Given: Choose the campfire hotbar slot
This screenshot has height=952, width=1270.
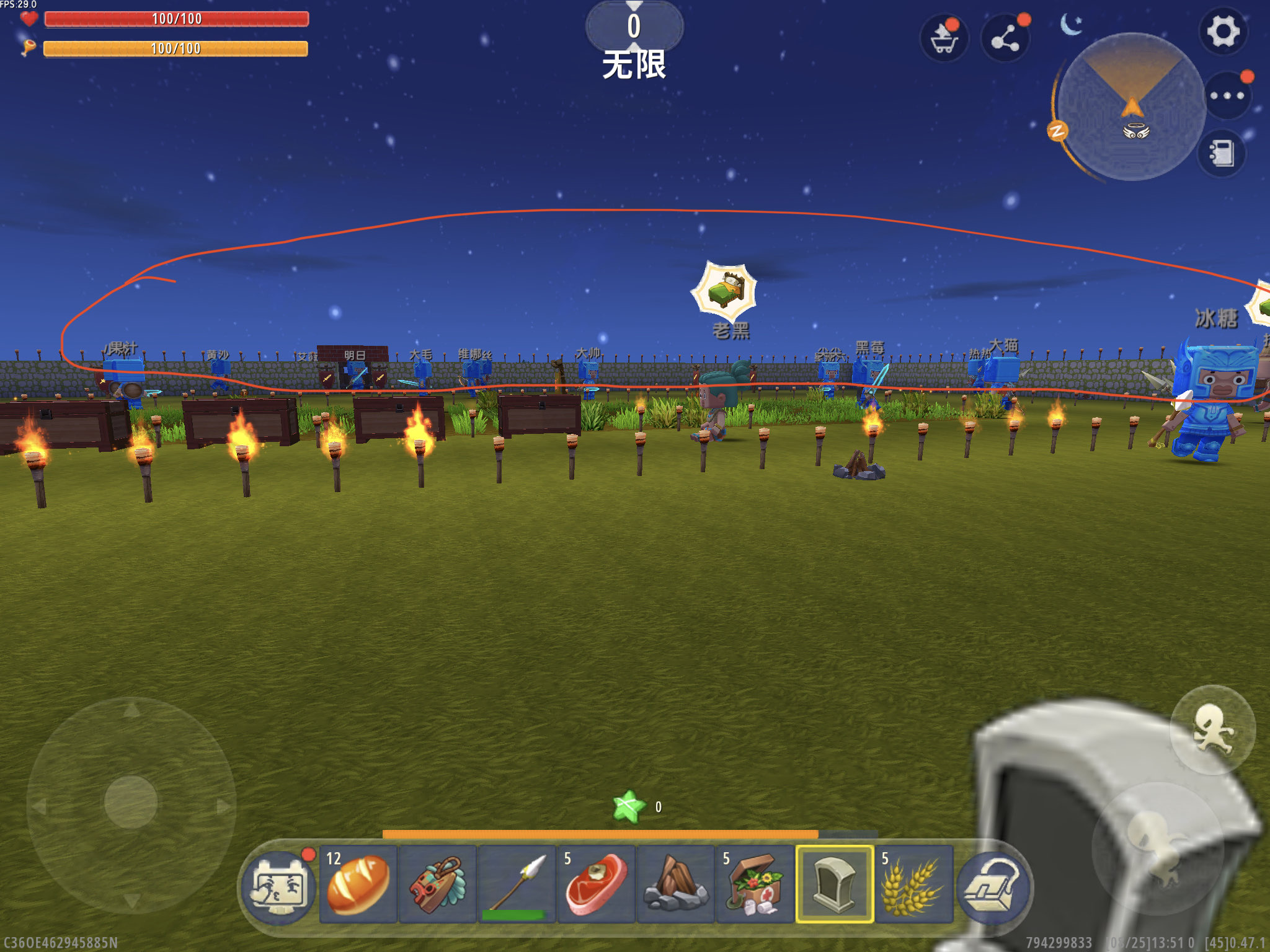Looking at the screenshot, I should pos(676,884).
